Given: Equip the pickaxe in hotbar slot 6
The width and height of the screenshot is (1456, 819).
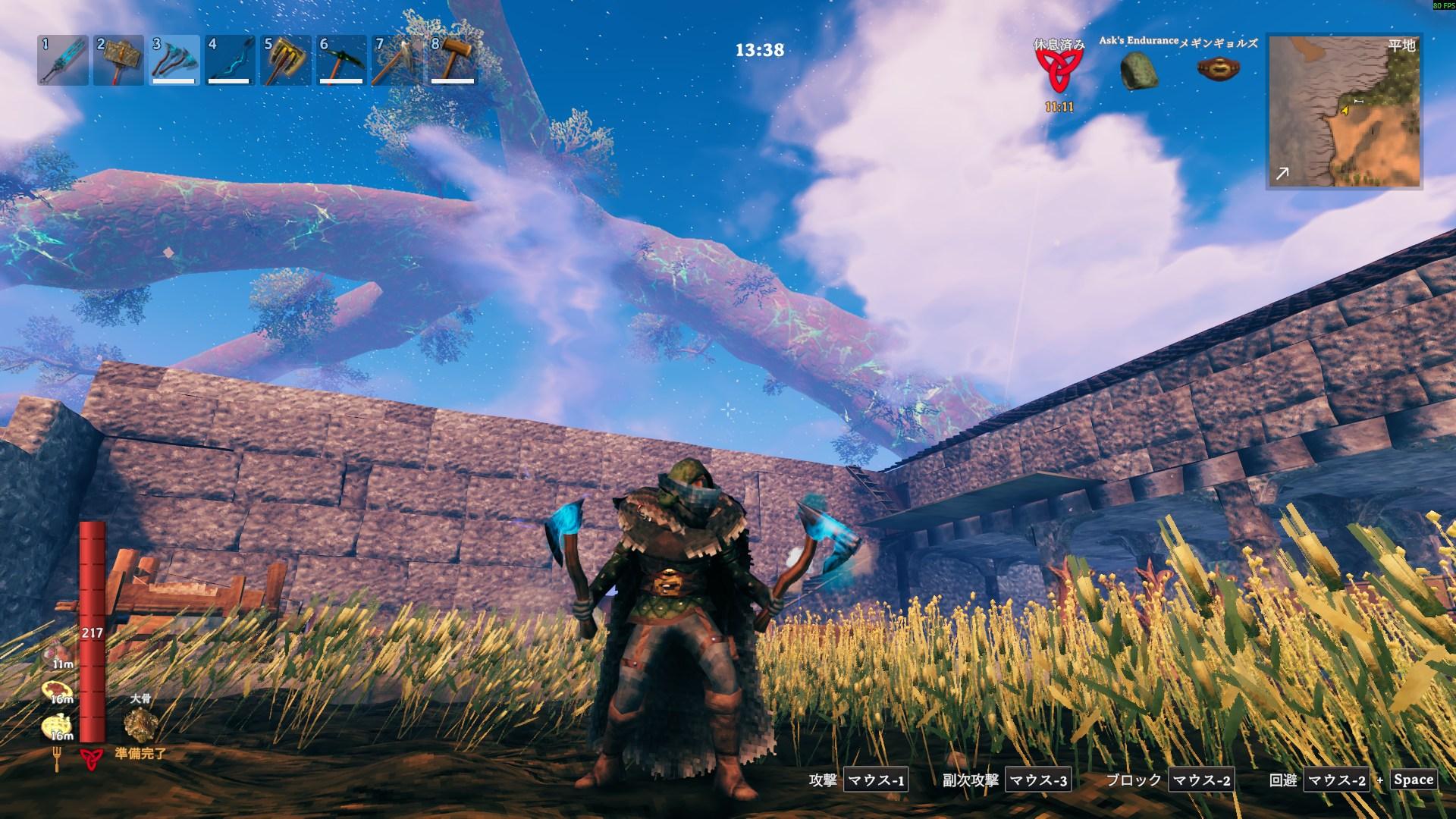Looking at the screenshot, I should click(x=340, y=60).
